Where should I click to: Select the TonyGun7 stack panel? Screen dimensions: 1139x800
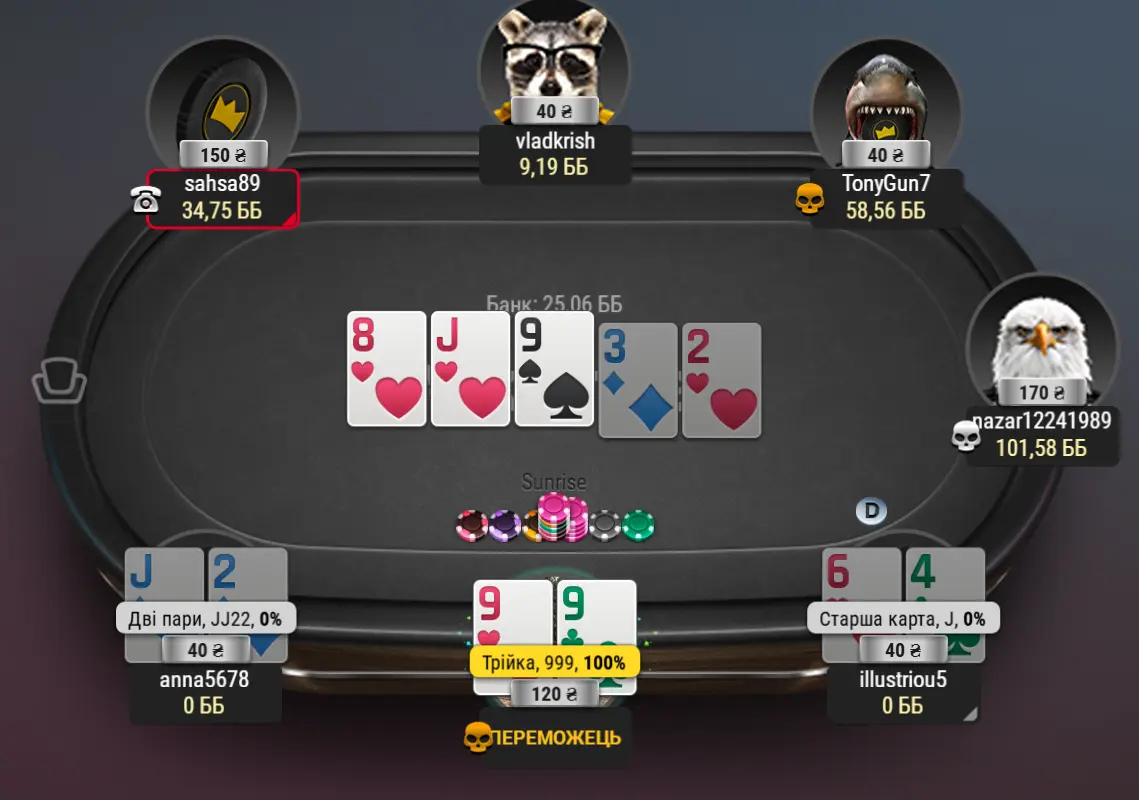coord(885,198)
